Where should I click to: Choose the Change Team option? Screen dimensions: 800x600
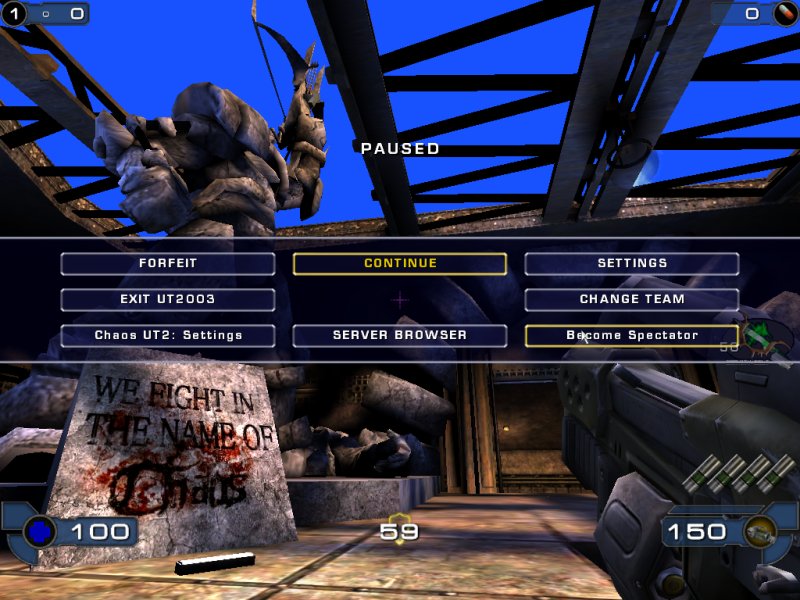[632, 300]
